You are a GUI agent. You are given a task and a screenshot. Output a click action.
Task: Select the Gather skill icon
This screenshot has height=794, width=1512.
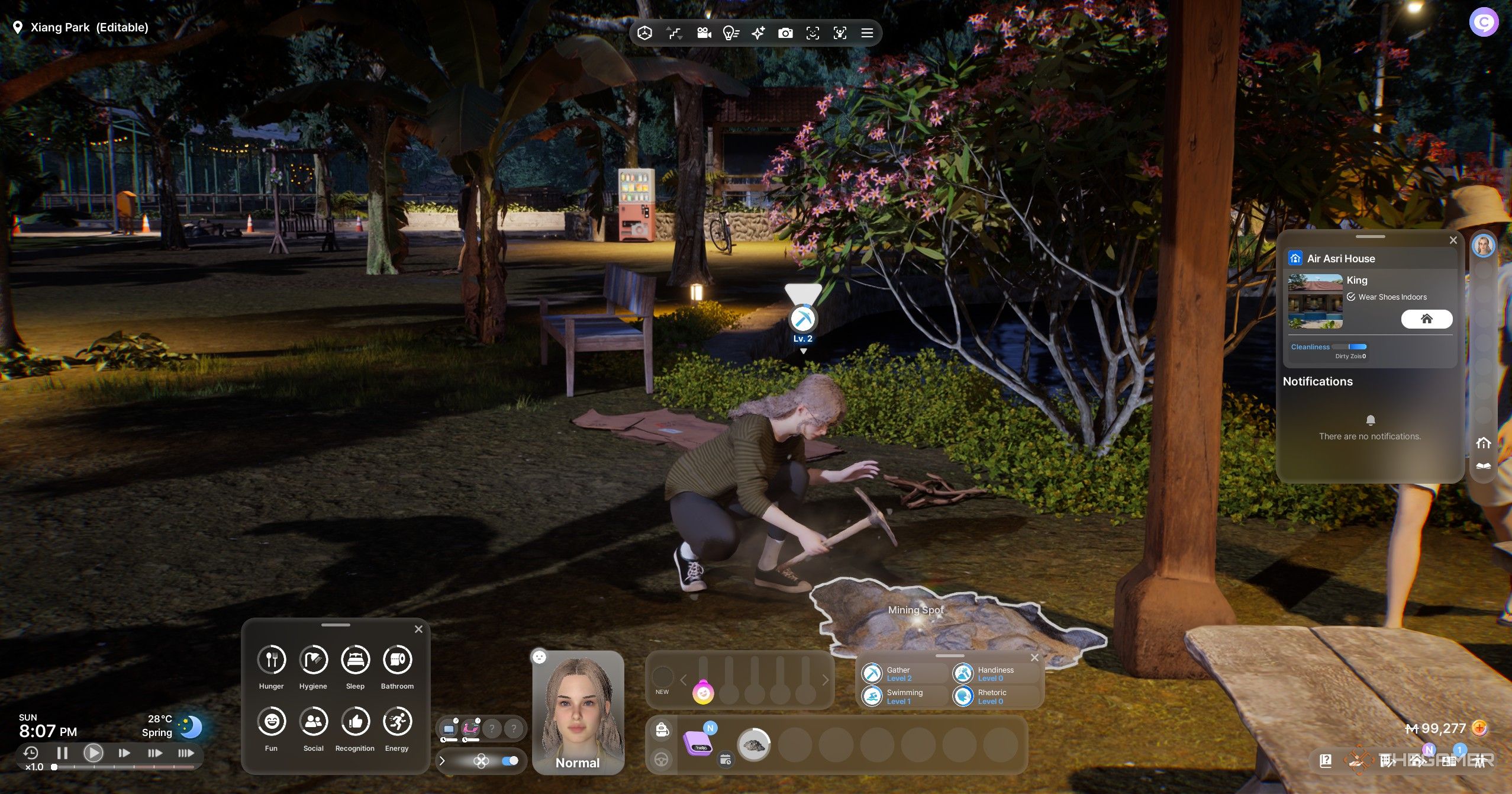[x=873, y=674]
